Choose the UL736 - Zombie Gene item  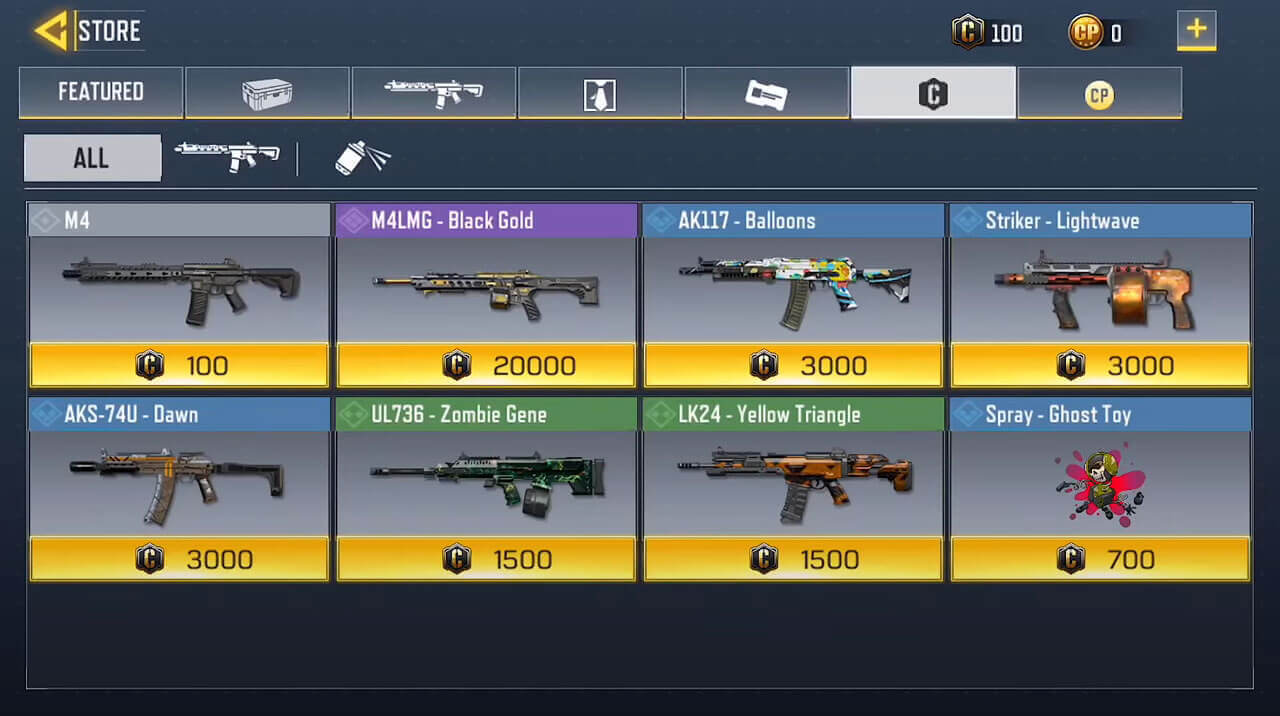point(486,489)
